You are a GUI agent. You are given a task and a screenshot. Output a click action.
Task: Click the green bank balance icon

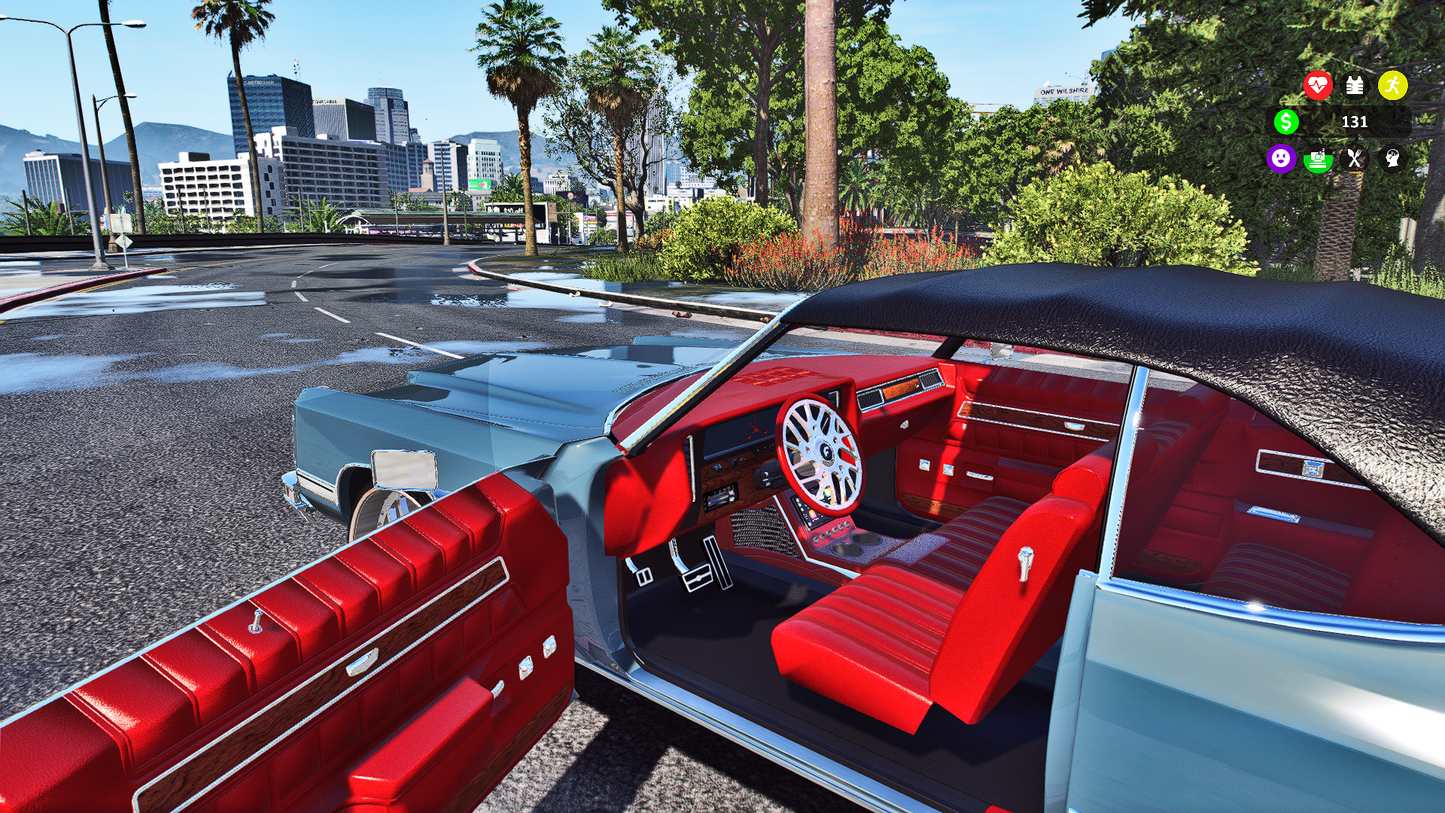pos(1319,160)
